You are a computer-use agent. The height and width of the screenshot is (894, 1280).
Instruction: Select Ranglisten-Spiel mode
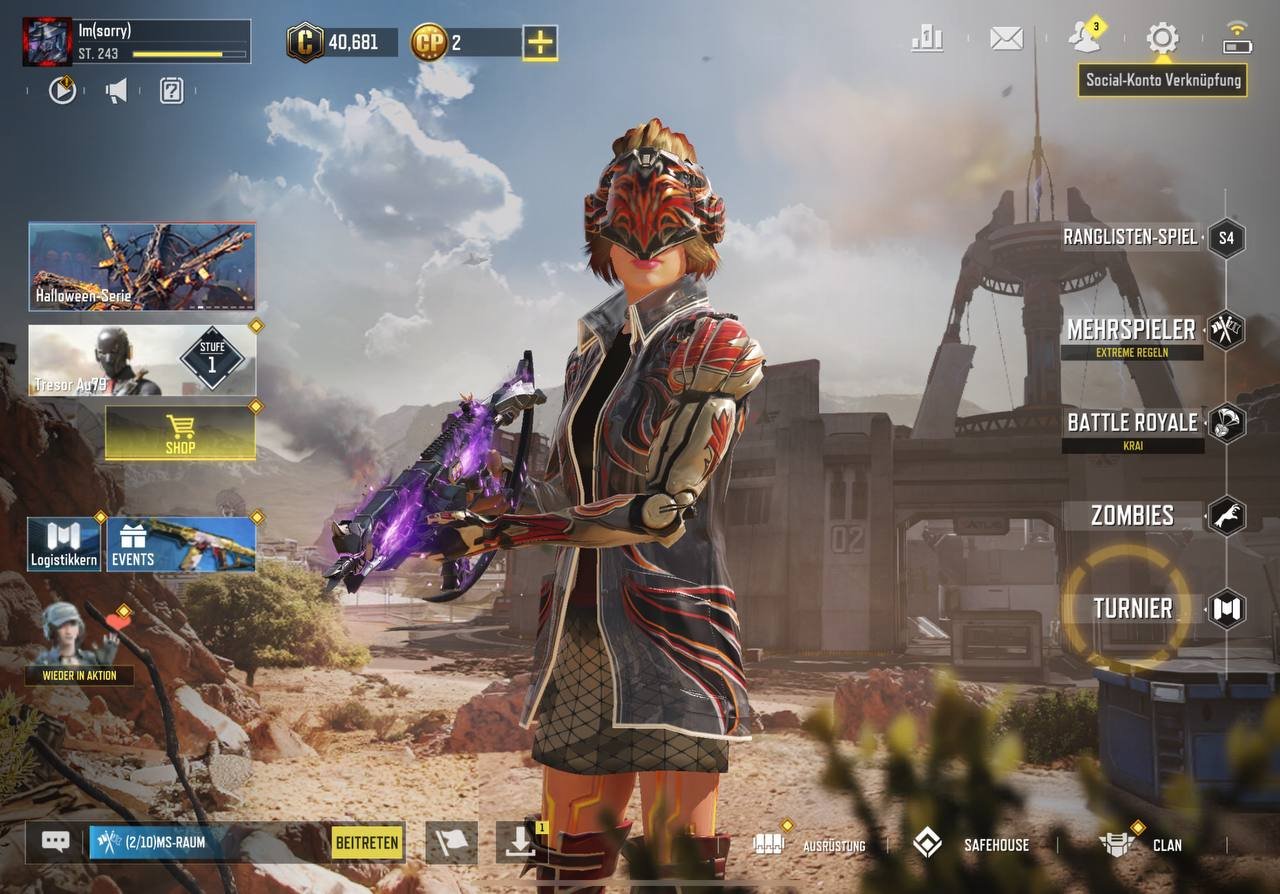[x=1130, y=238]
